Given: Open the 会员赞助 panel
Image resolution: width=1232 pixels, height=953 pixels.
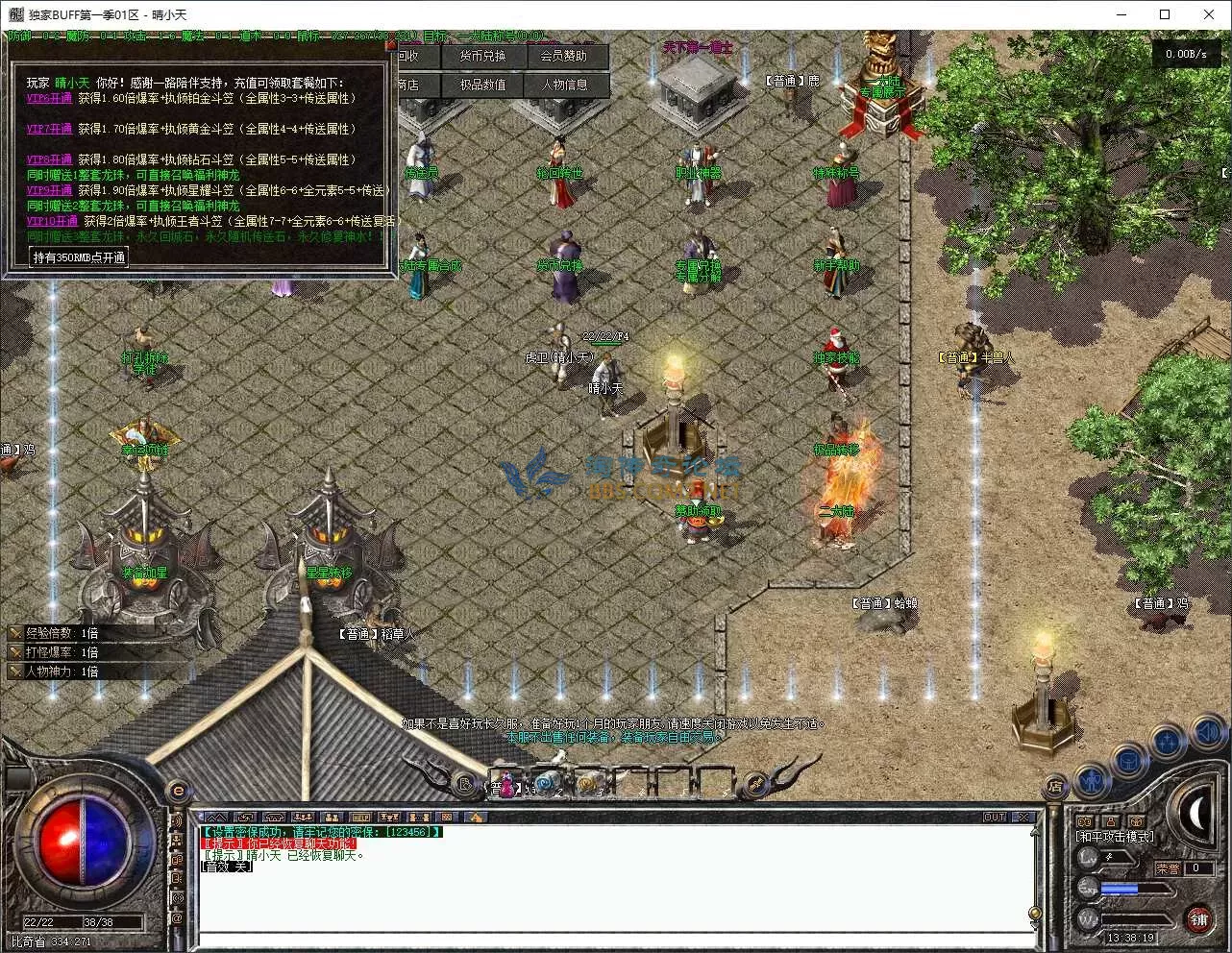Looking at the screenshot, I should (563, 57).
